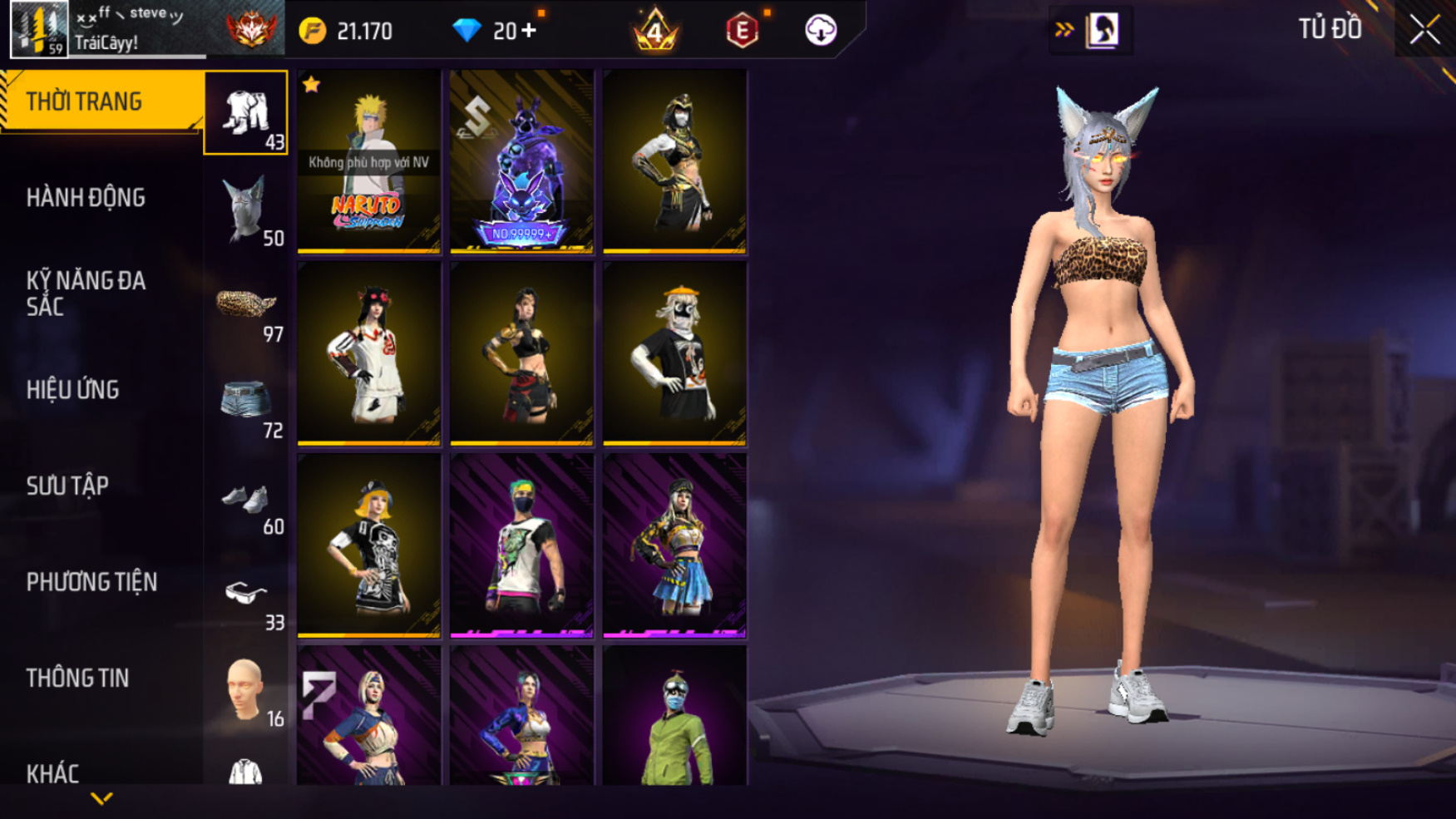Choose the leopard top subcategory

(x=246, y=306)
